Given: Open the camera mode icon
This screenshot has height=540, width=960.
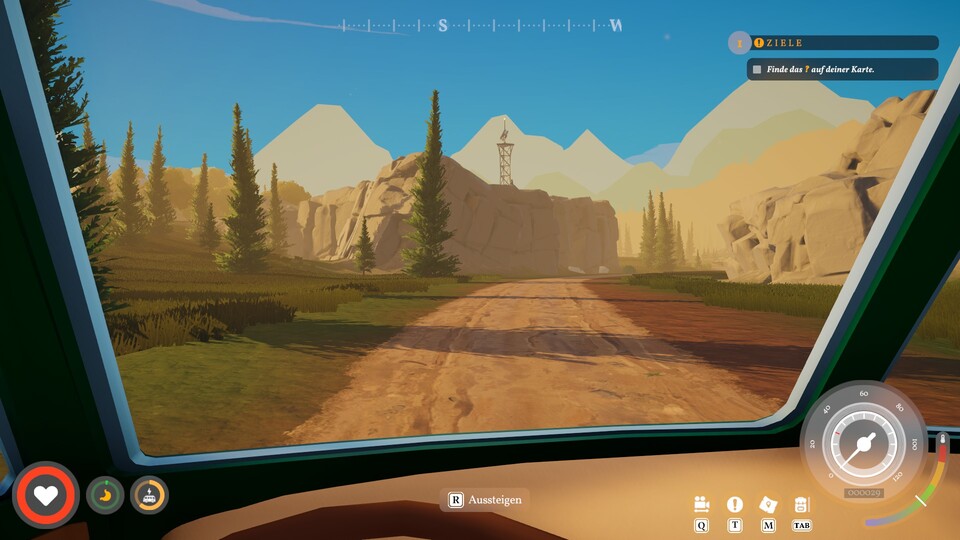Looking at the screenshot, I should (x=701, y=505).
